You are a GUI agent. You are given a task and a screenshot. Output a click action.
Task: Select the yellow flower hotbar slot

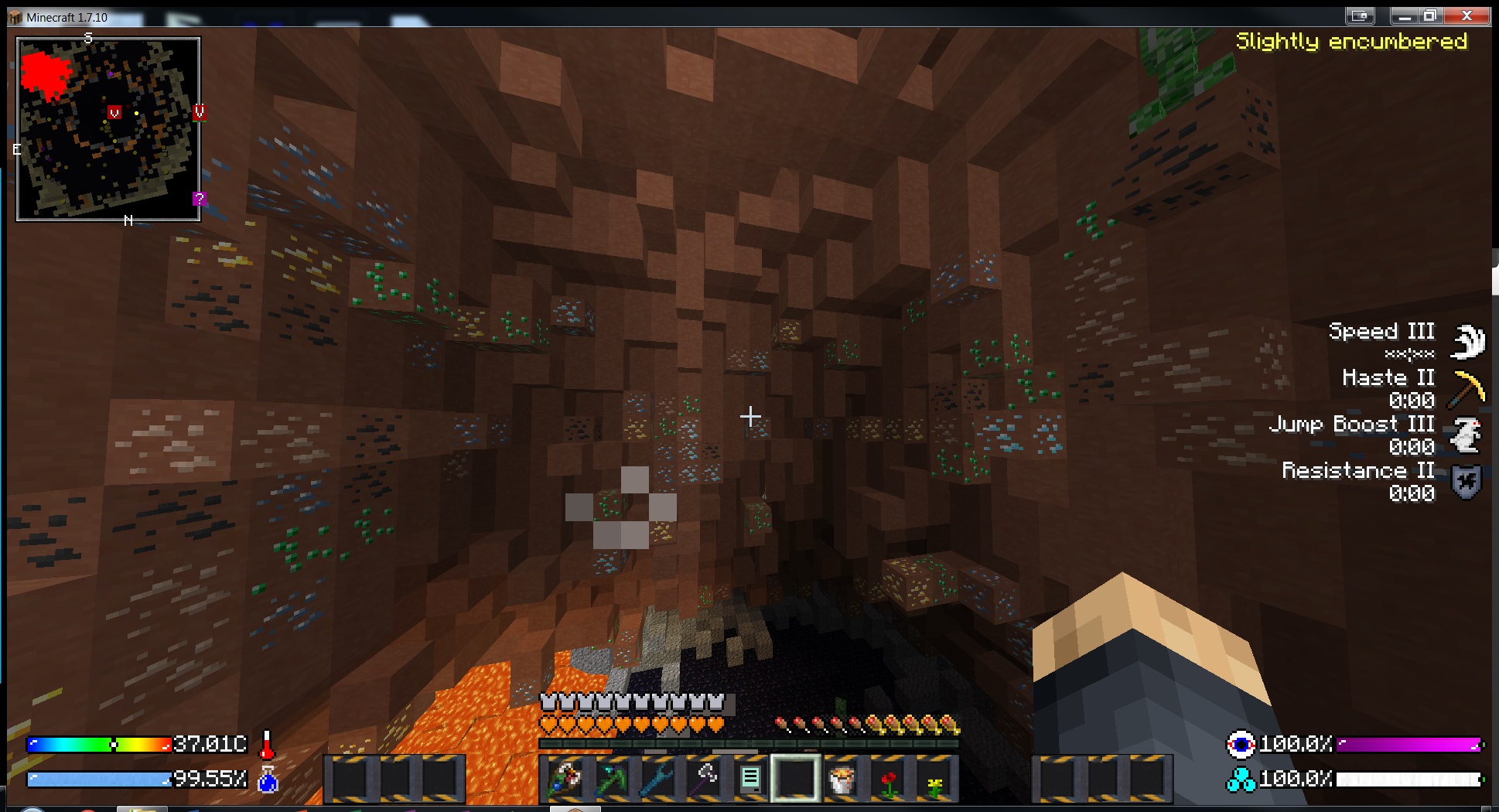coord(934,778)
